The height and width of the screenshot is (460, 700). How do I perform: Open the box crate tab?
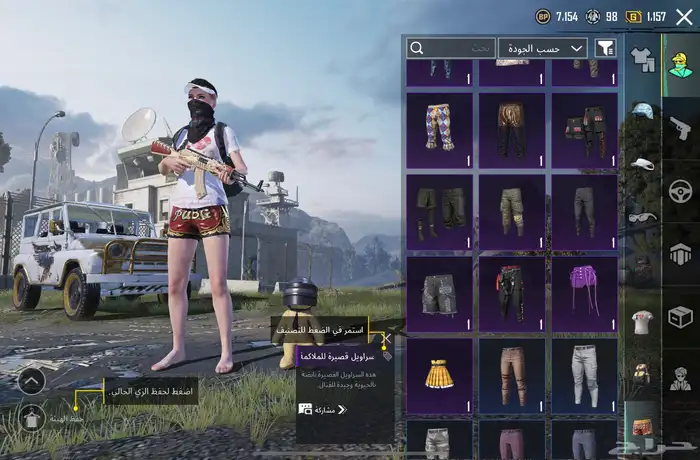(680, 317)
